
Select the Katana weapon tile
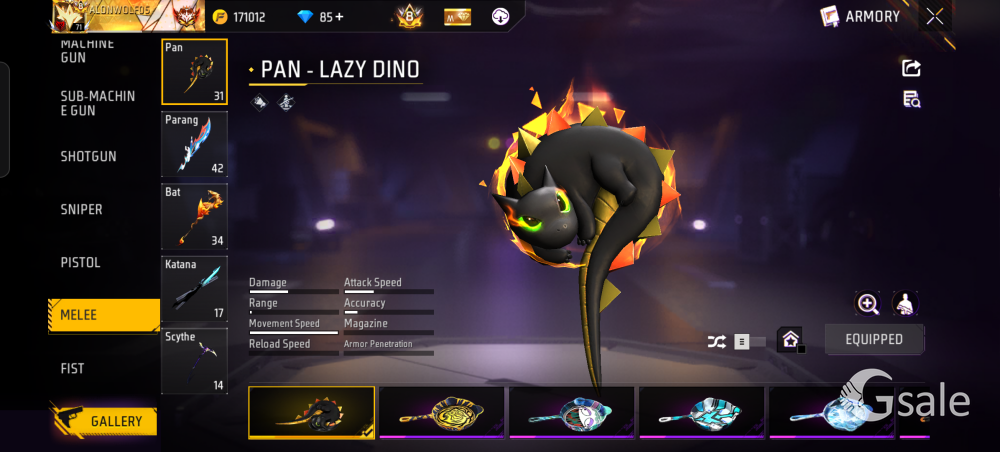click(194, 288)
